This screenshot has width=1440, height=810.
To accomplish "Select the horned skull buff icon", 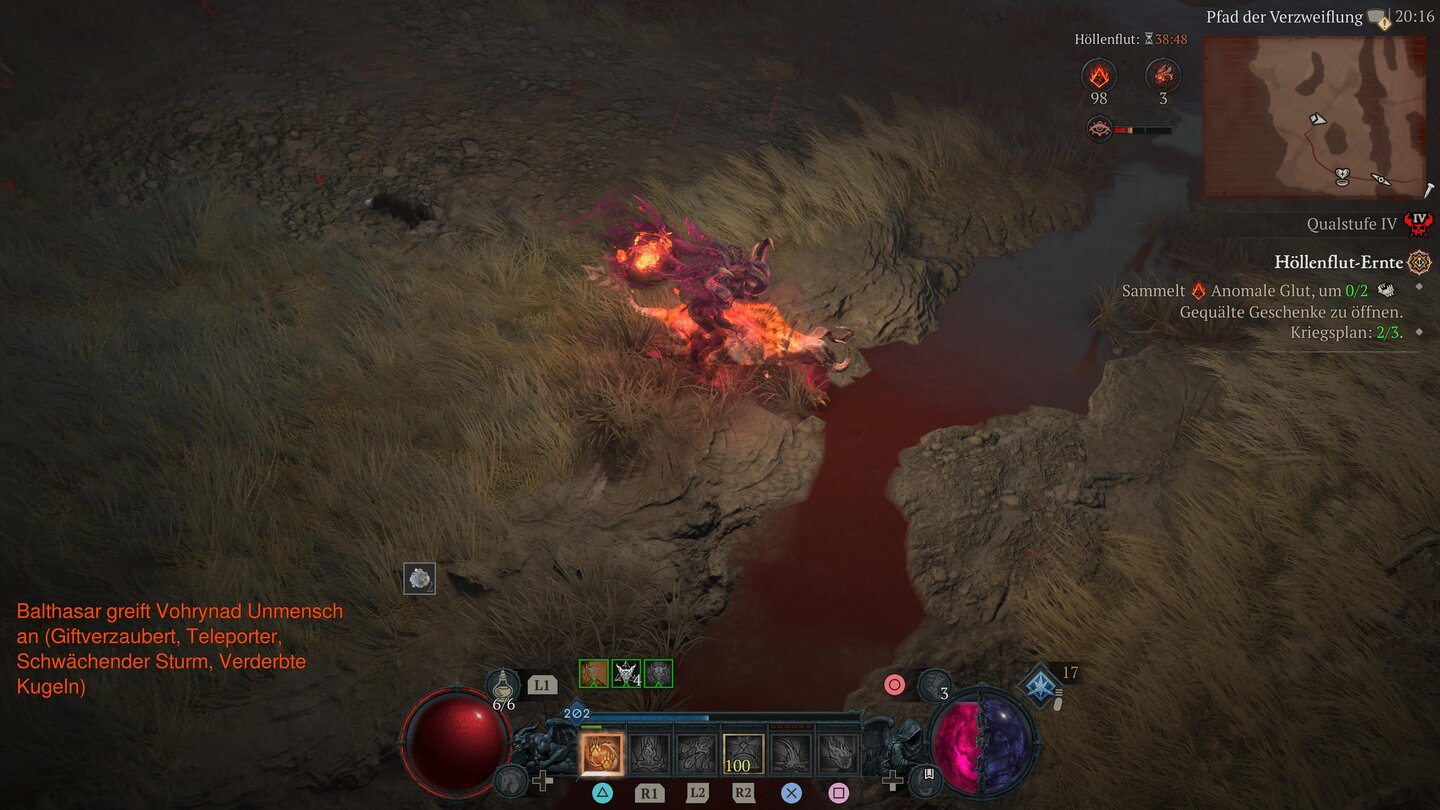I will click(x=626, y=673).
